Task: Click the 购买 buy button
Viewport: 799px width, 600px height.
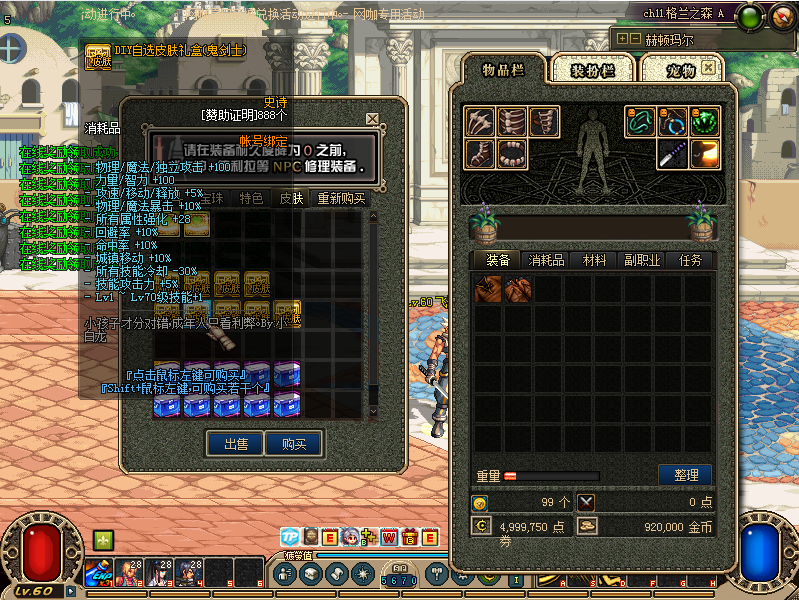Action: (294, 443)
